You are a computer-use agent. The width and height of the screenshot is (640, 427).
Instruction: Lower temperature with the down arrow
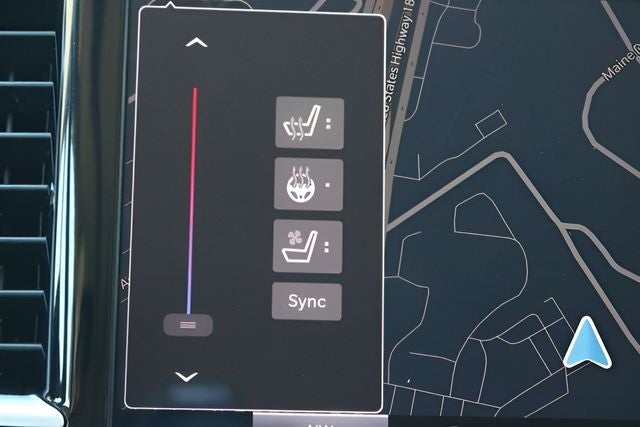(x=187, y=377)
